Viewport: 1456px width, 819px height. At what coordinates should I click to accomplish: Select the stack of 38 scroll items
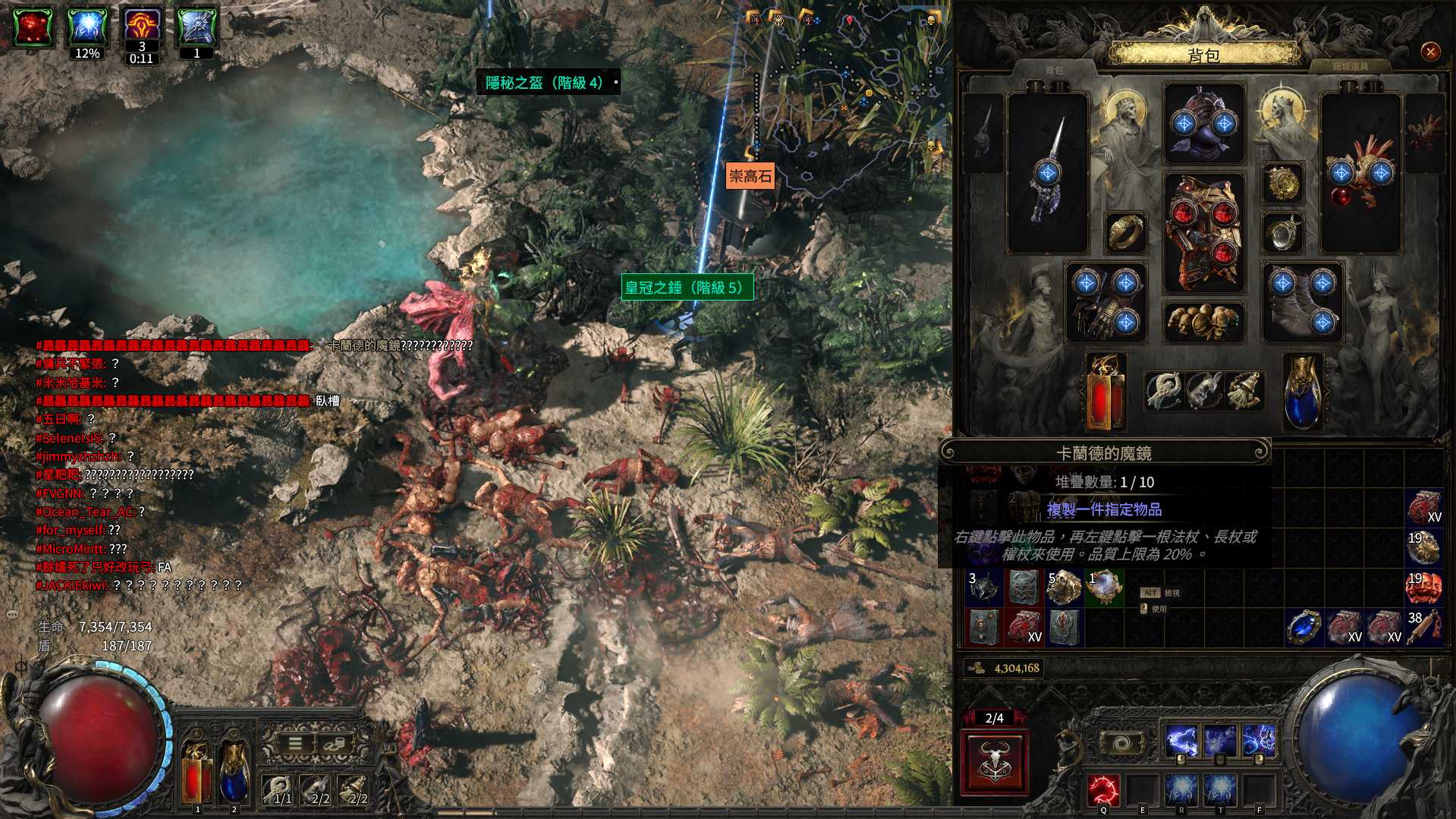coord(1423,627)
